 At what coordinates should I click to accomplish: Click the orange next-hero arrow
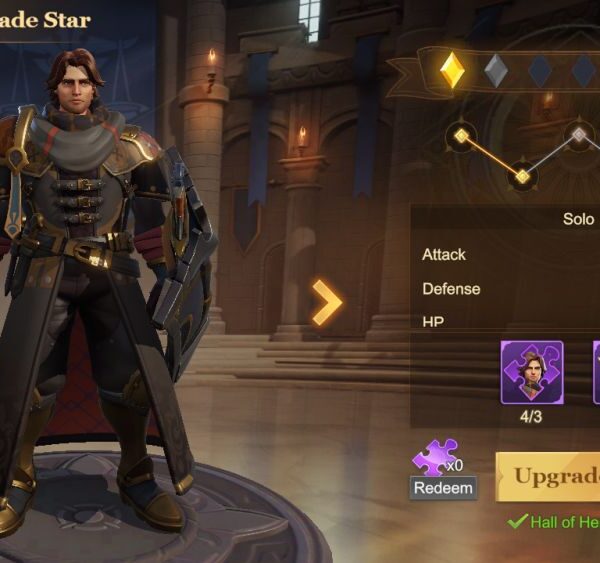coord(327,302)
